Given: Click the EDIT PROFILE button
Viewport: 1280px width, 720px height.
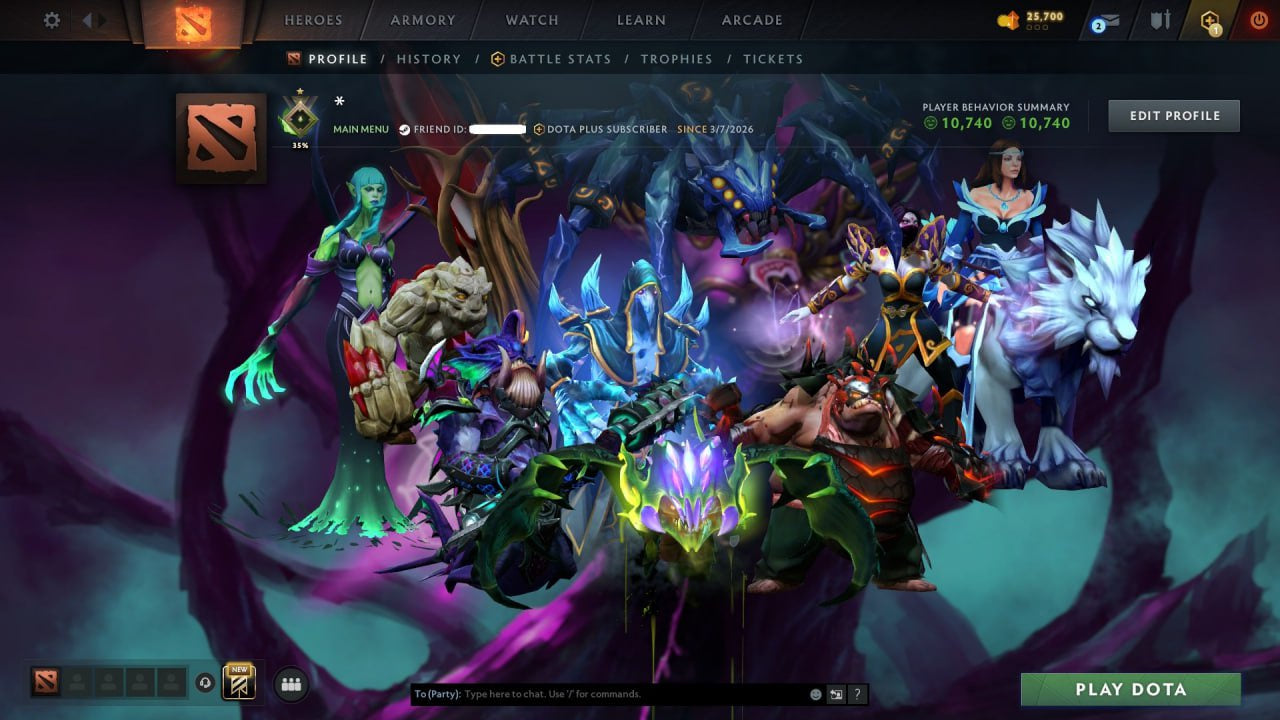Looking at the screenshot, I should [1173, 115].
